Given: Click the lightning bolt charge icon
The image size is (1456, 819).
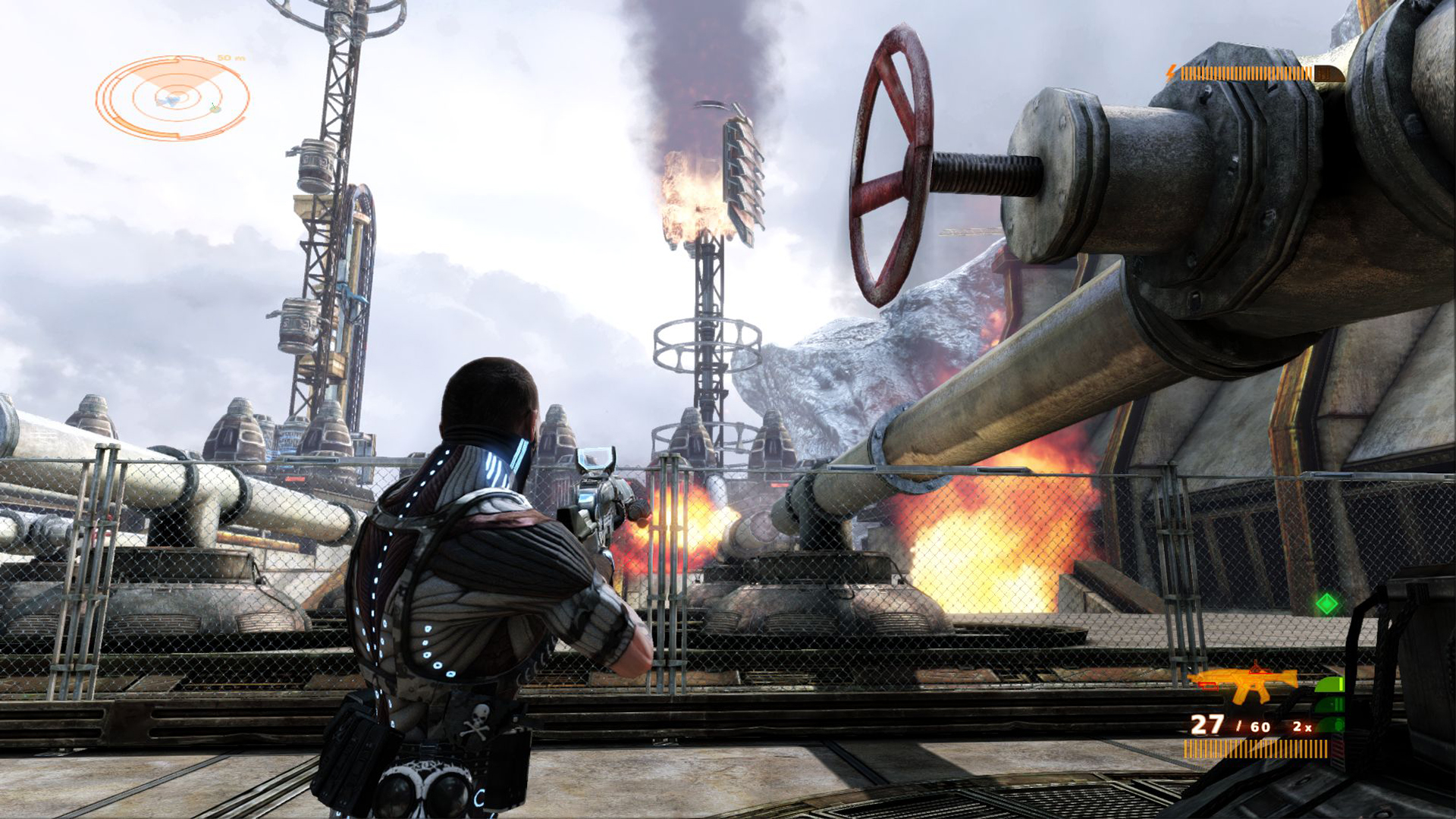Looking at the screenshot, I should (1171, 71).
